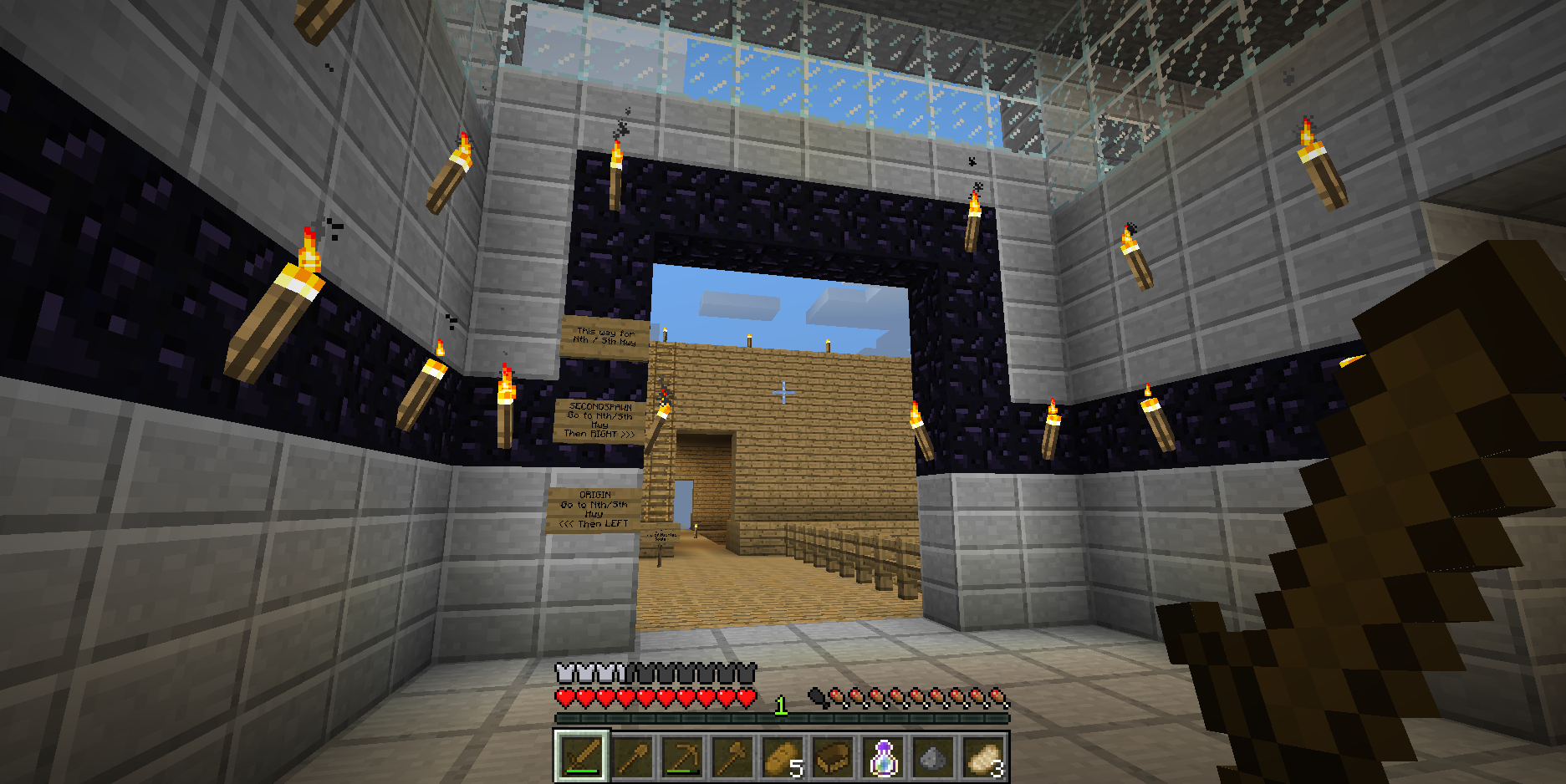Choose the gray gunpowder pile slot
Screen dimensions: 1566x784
[933, 757]
